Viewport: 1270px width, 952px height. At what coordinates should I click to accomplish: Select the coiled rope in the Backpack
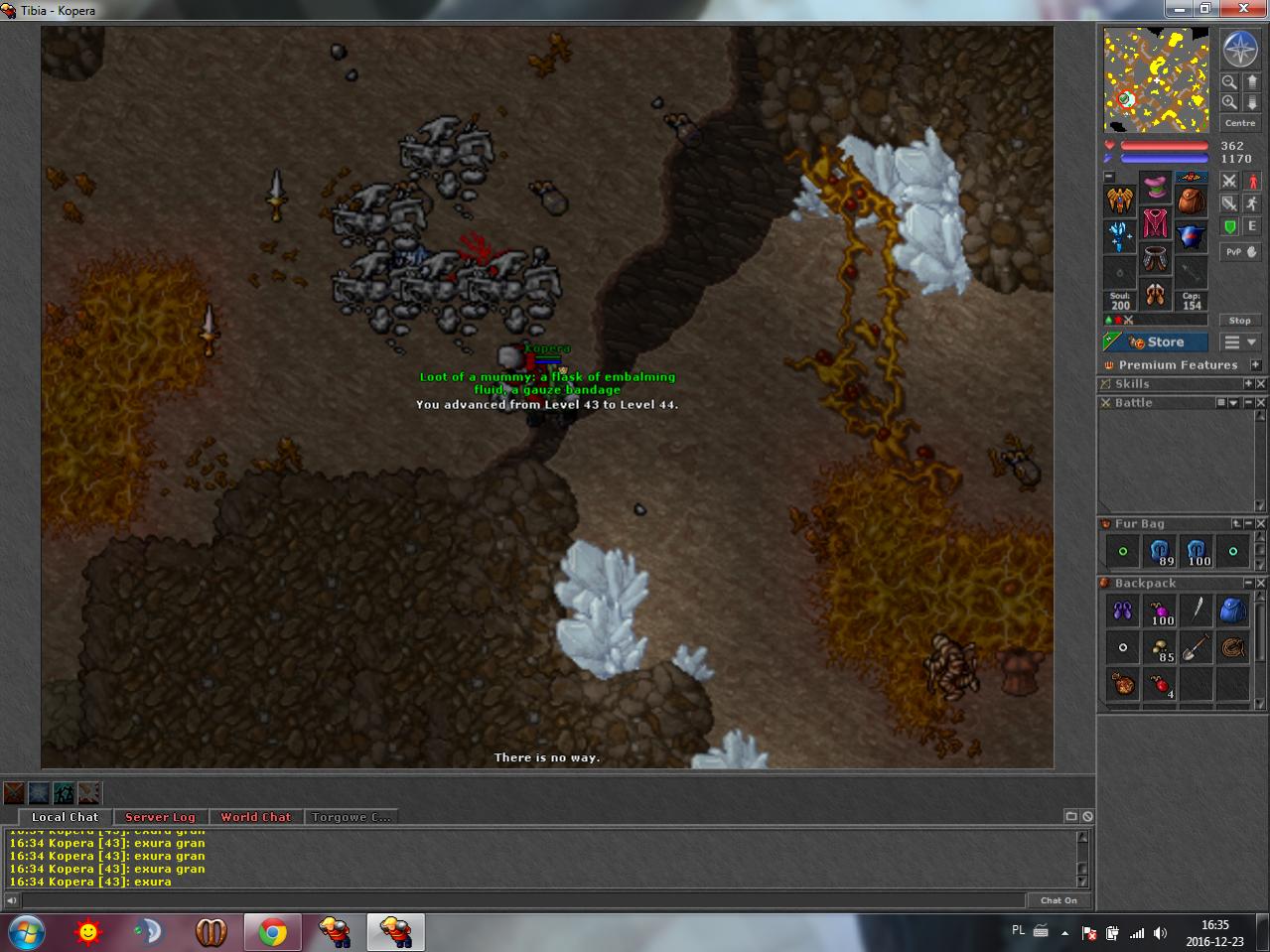(x=1232, y=647)
